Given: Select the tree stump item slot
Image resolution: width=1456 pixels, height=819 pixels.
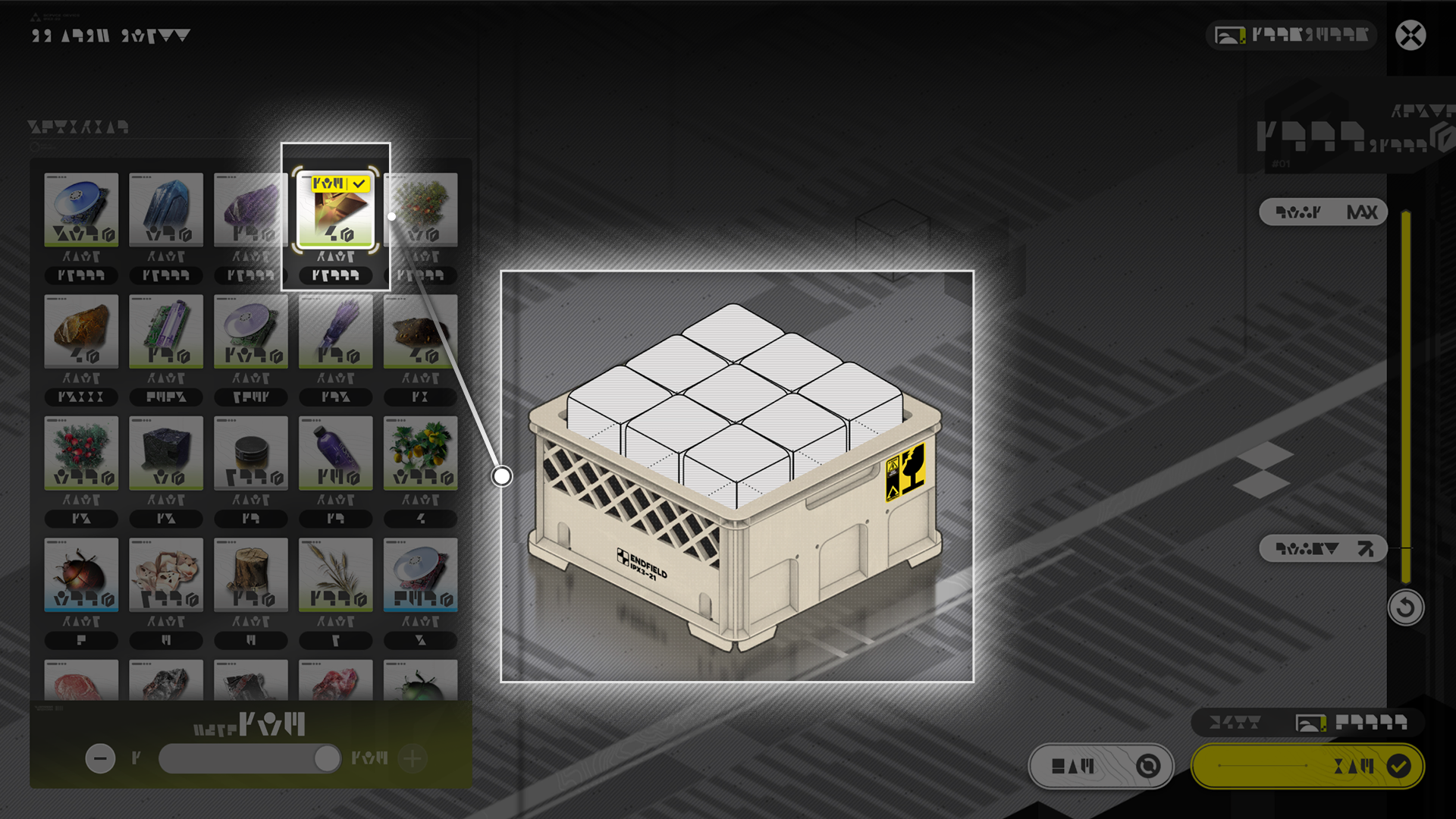Looking at the screenshot, I should pos(250,574).
